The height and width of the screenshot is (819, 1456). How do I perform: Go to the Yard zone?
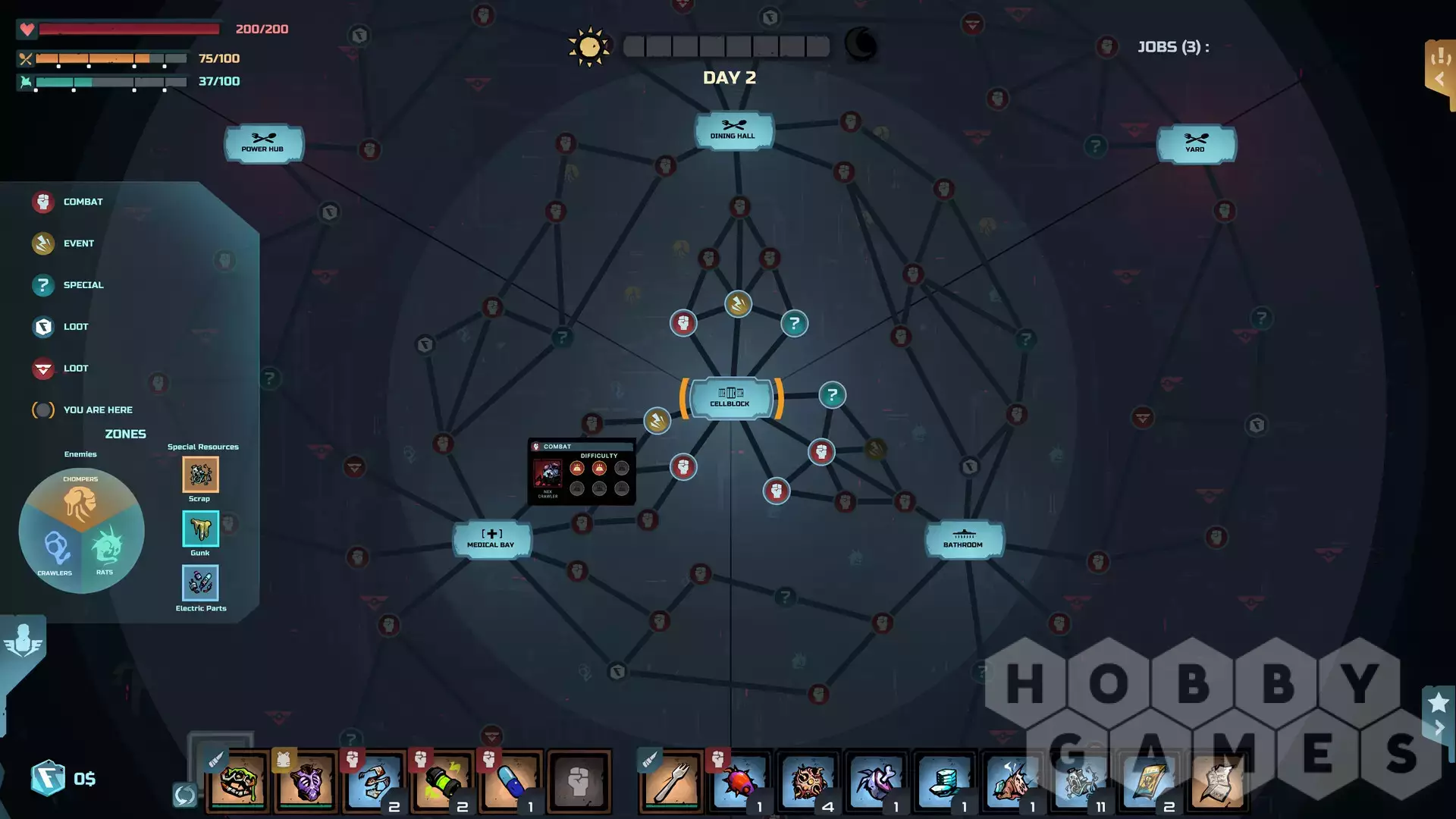point(1196,143)
